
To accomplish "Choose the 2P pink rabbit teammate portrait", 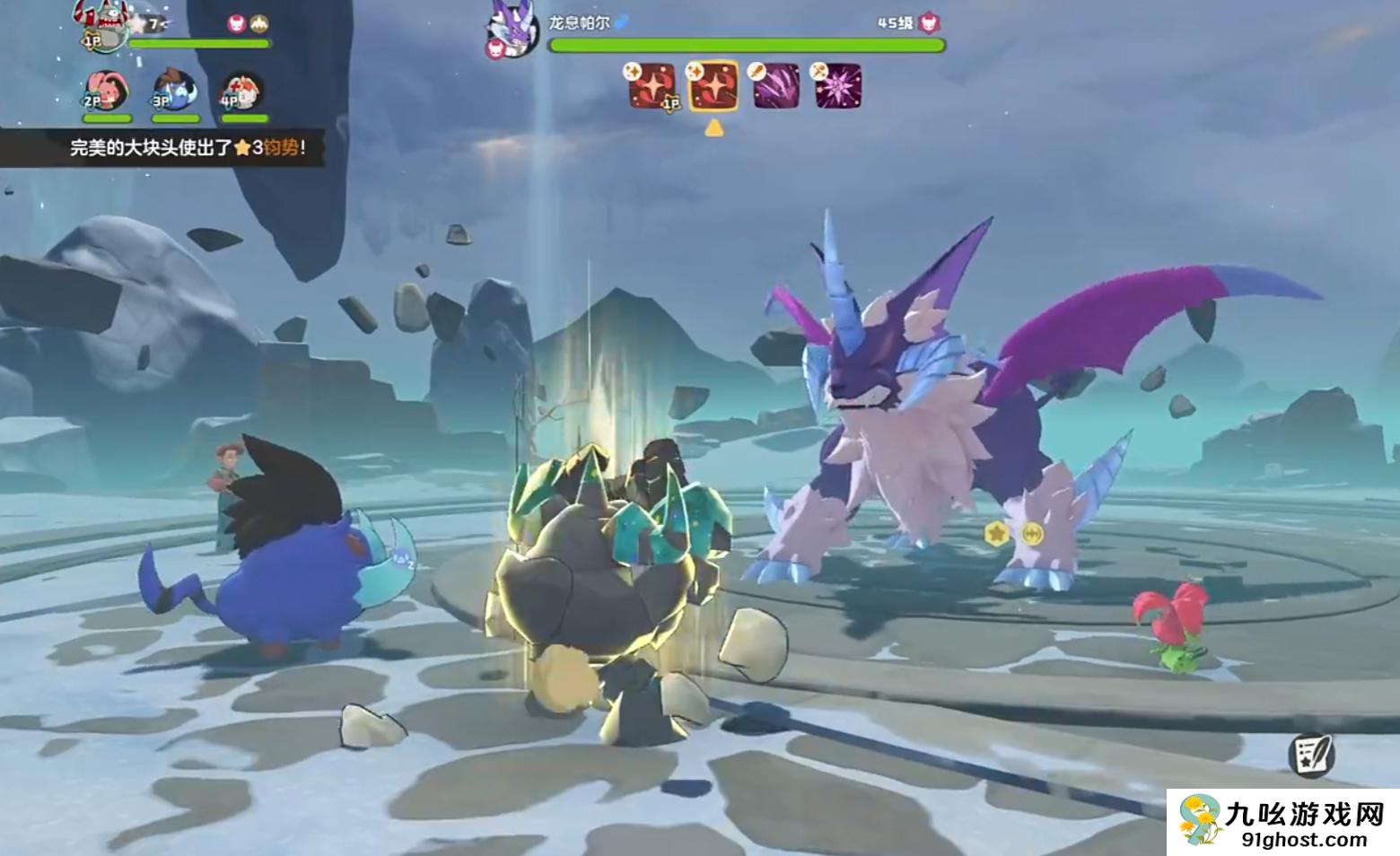I will [x=106, y=91].
